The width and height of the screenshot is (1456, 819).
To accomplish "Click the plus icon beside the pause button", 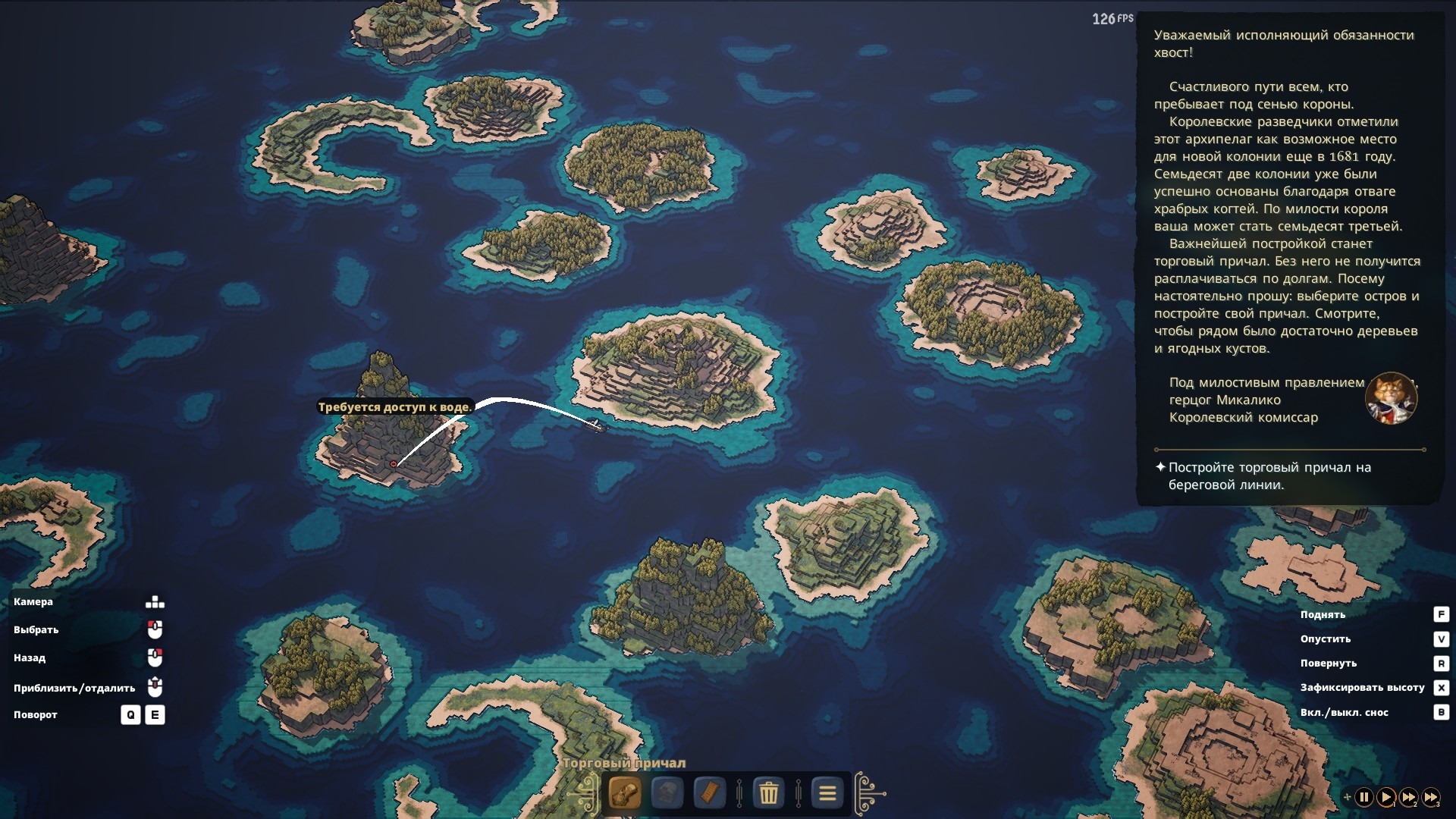I will [x=1347, y=797].
